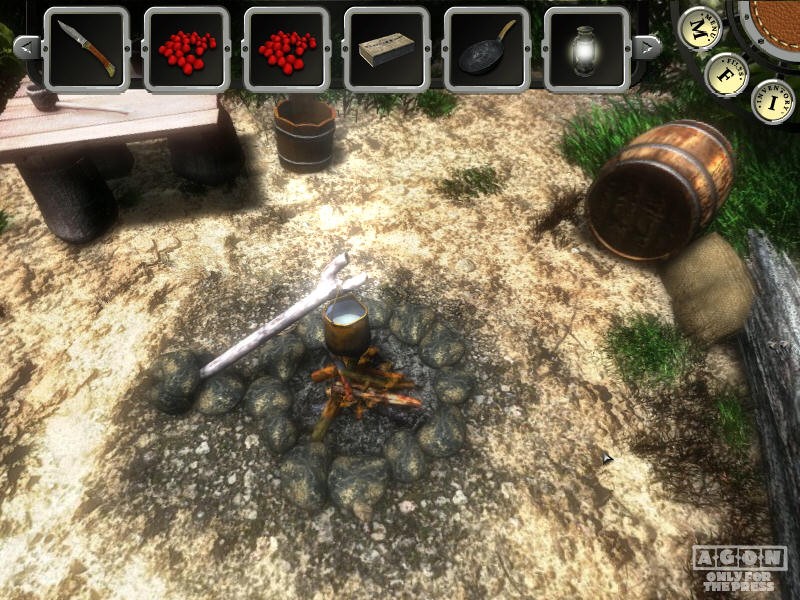Viewport: 800px width, 600px height.
Task: Select the pocket knife inventory slot
Action: click(x=86, y=49)
